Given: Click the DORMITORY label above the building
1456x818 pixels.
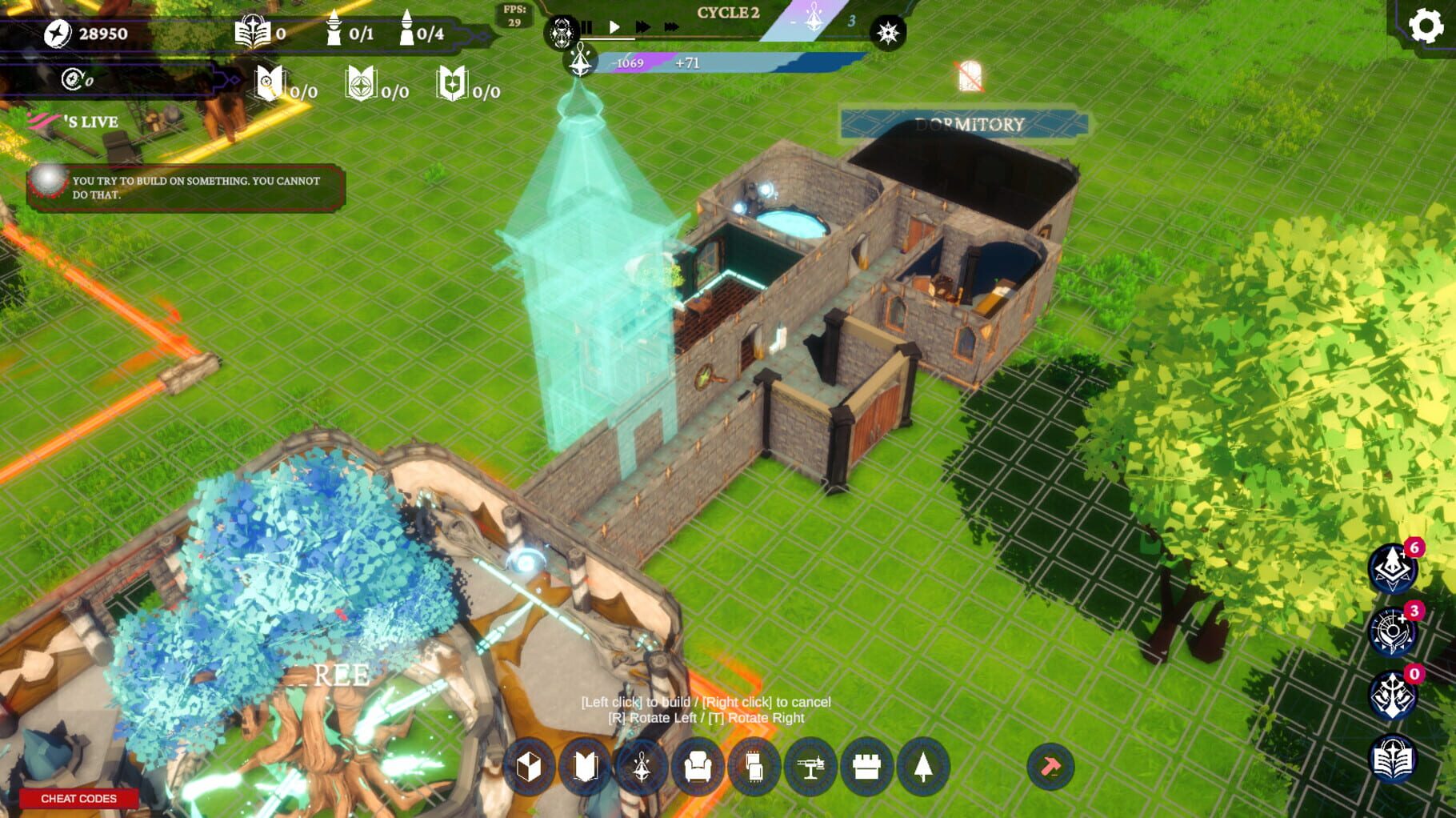Looking at the screenshot, I should [x=970, y=124].
